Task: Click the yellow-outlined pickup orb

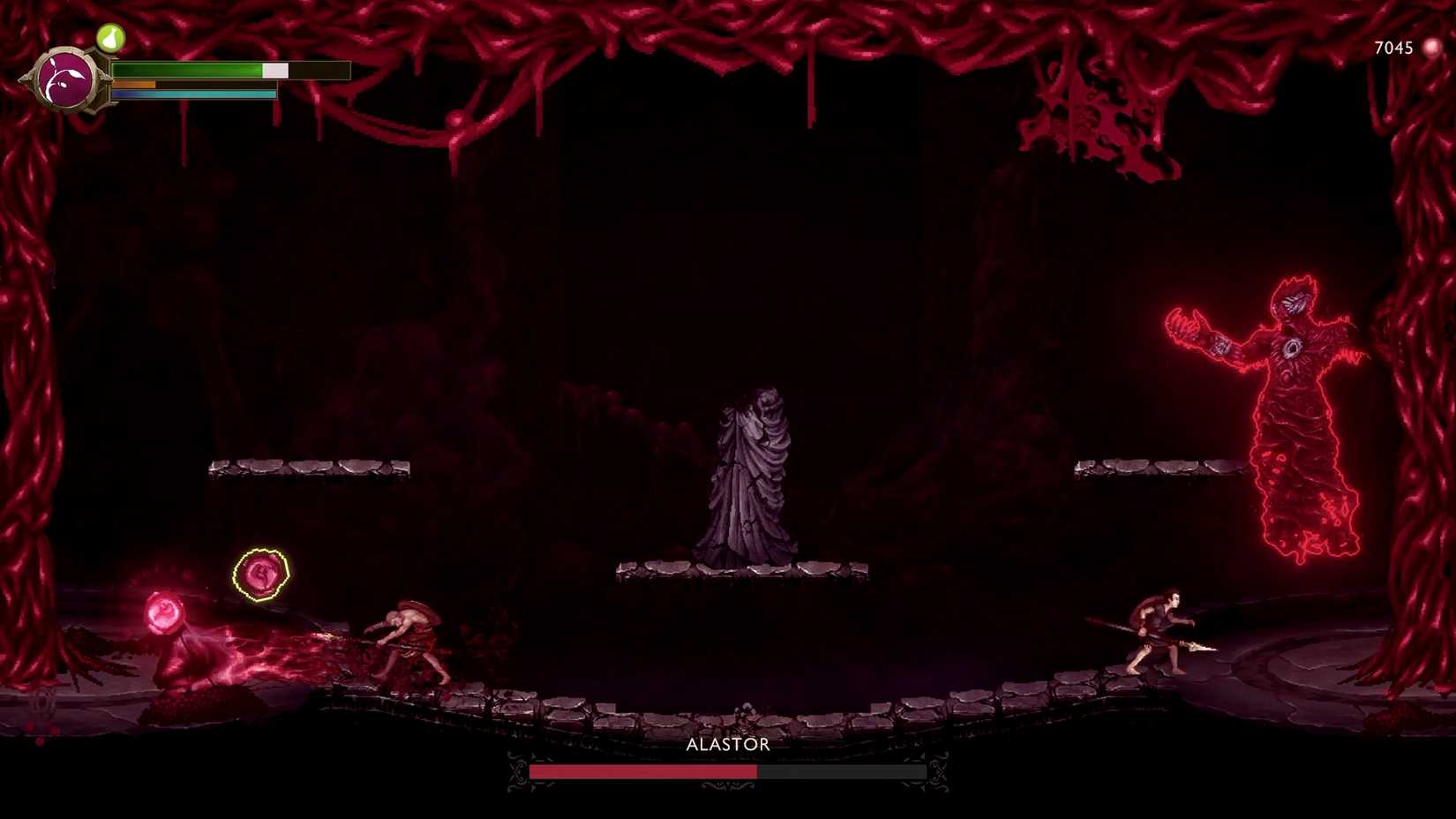Action: click(260, 574)
